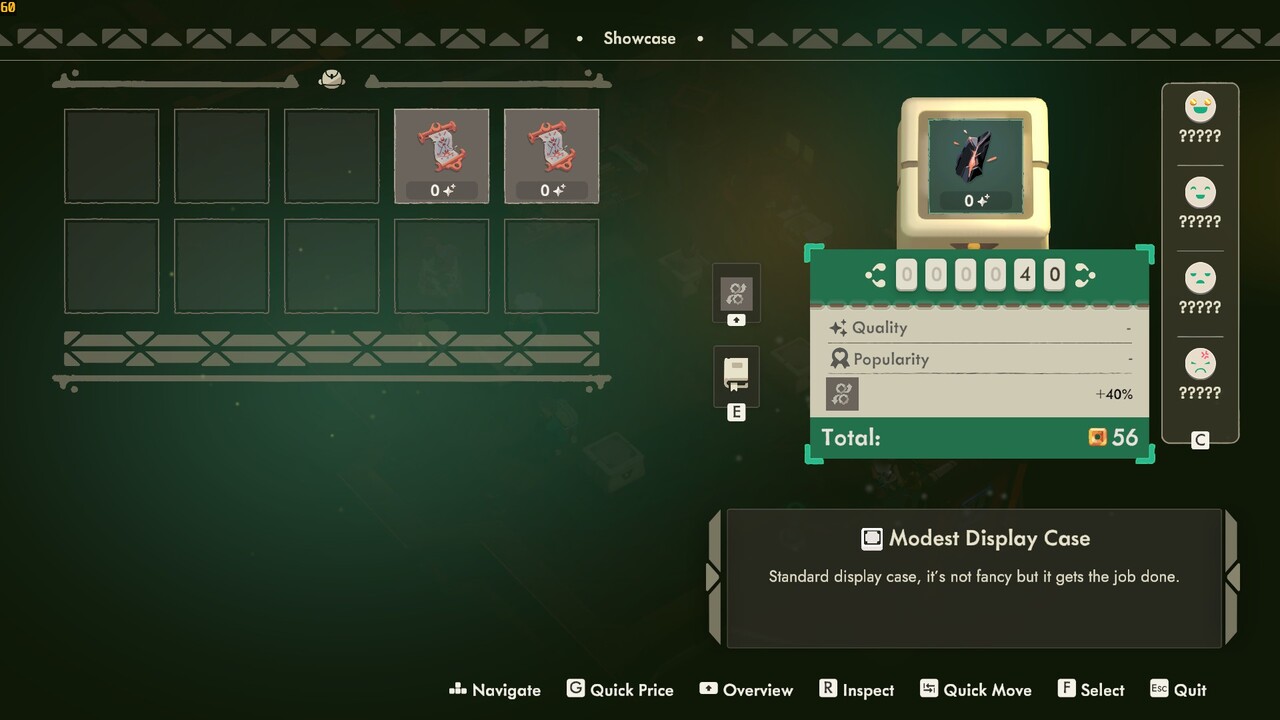Choose Quick Price in the bottom bar
1280x720 pixels.
tap(620, 690)
